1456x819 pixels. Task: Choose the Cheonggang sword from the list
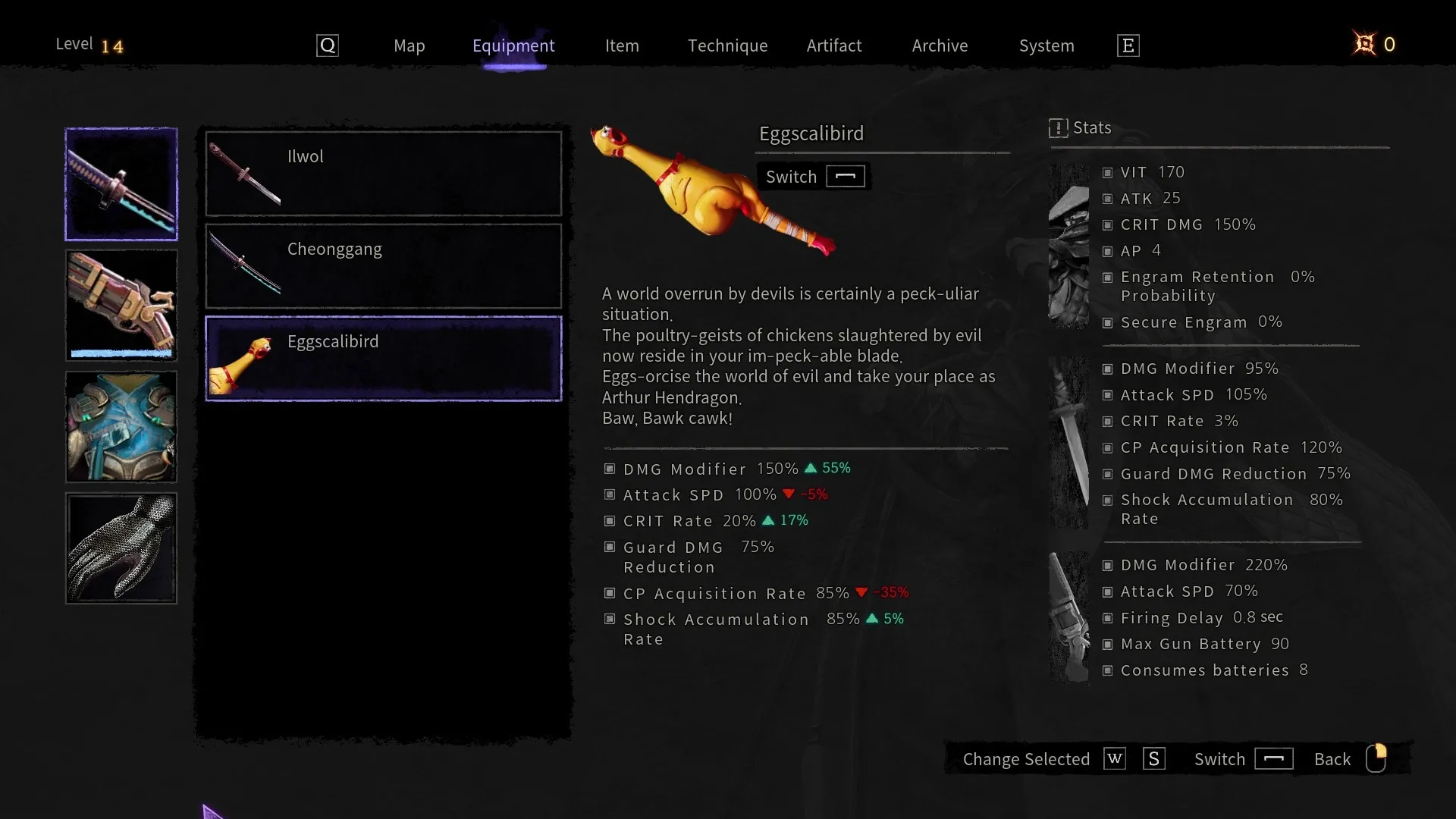pyautogui.click(x=384, y=266)
